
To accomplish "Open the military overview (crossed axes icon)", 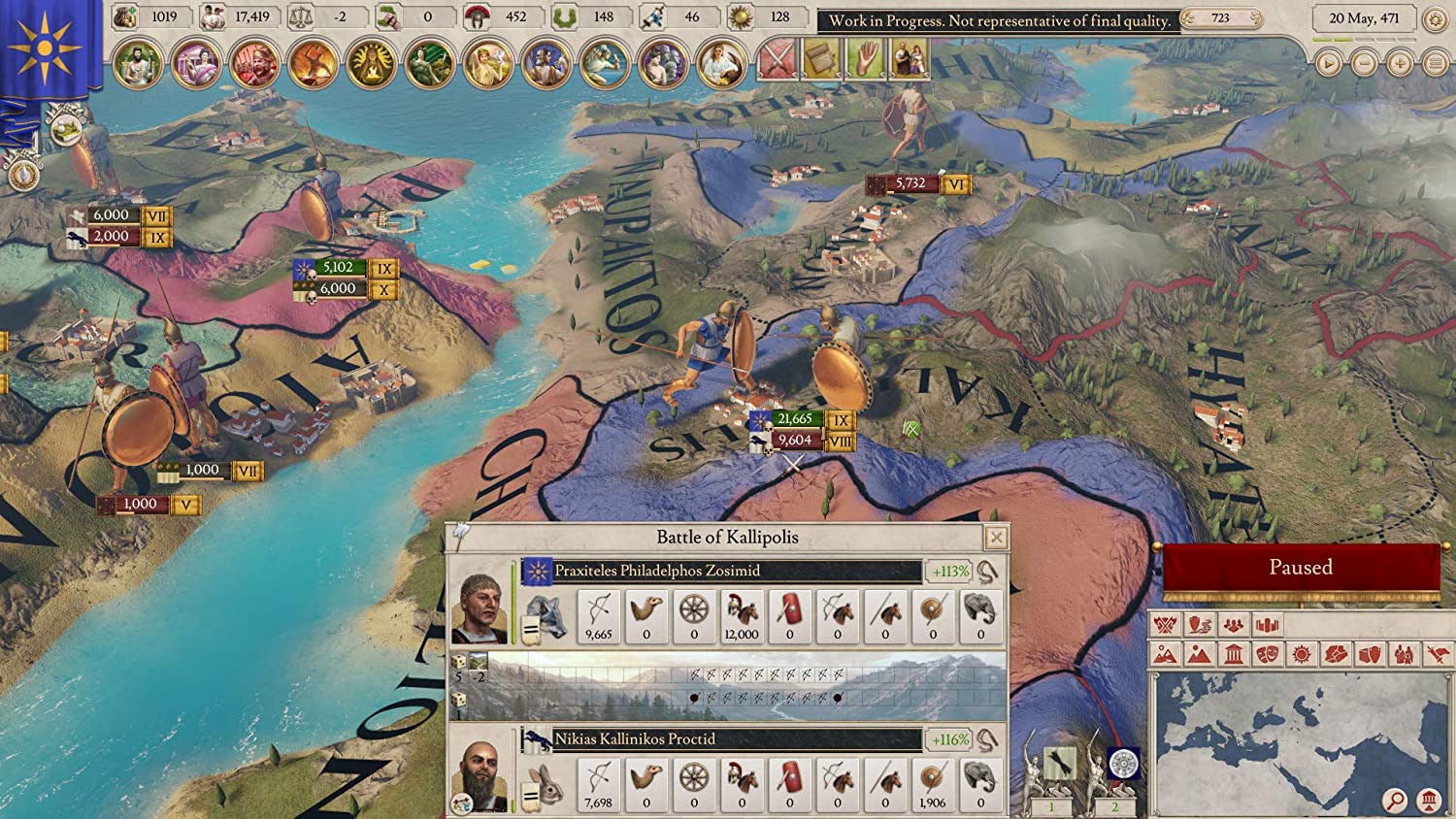I will [1164, 626].
